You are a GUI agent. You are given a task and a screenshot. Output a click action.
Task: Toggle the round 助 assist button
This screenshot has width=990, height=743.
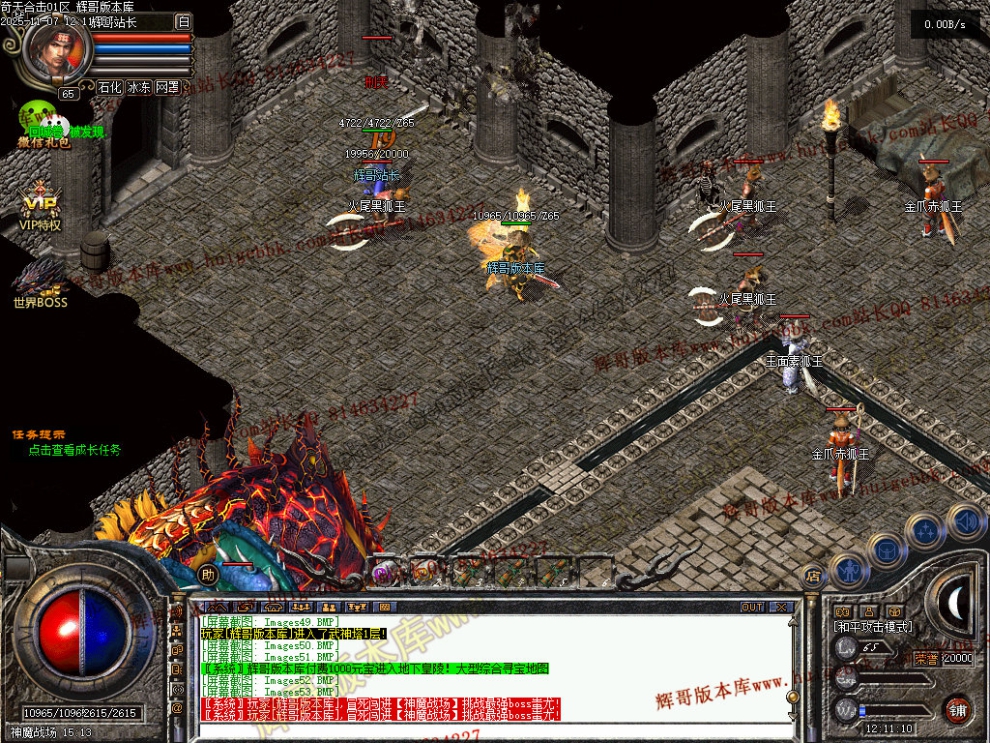pos(207,574)
